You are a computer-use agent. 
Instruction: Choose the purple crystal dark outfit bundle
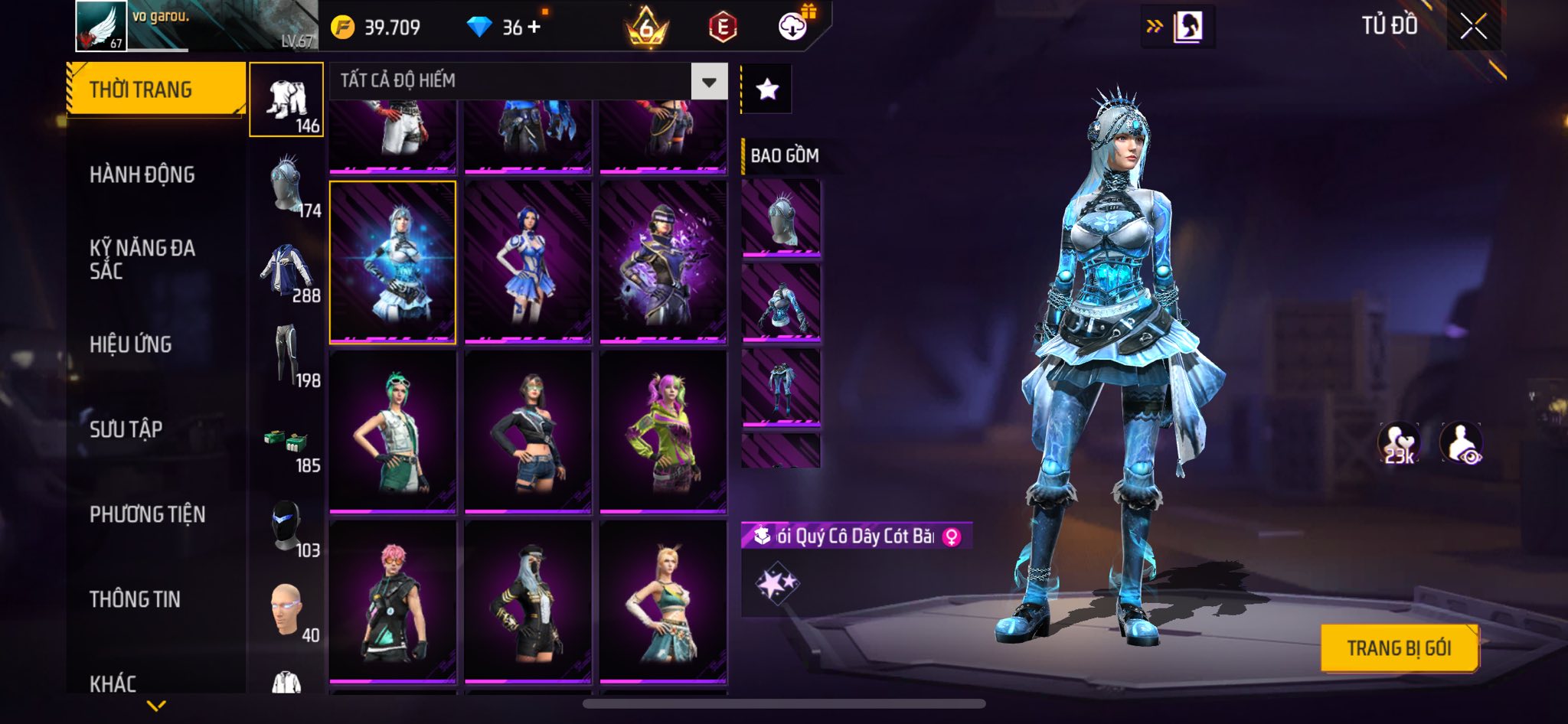click(663, 262)
